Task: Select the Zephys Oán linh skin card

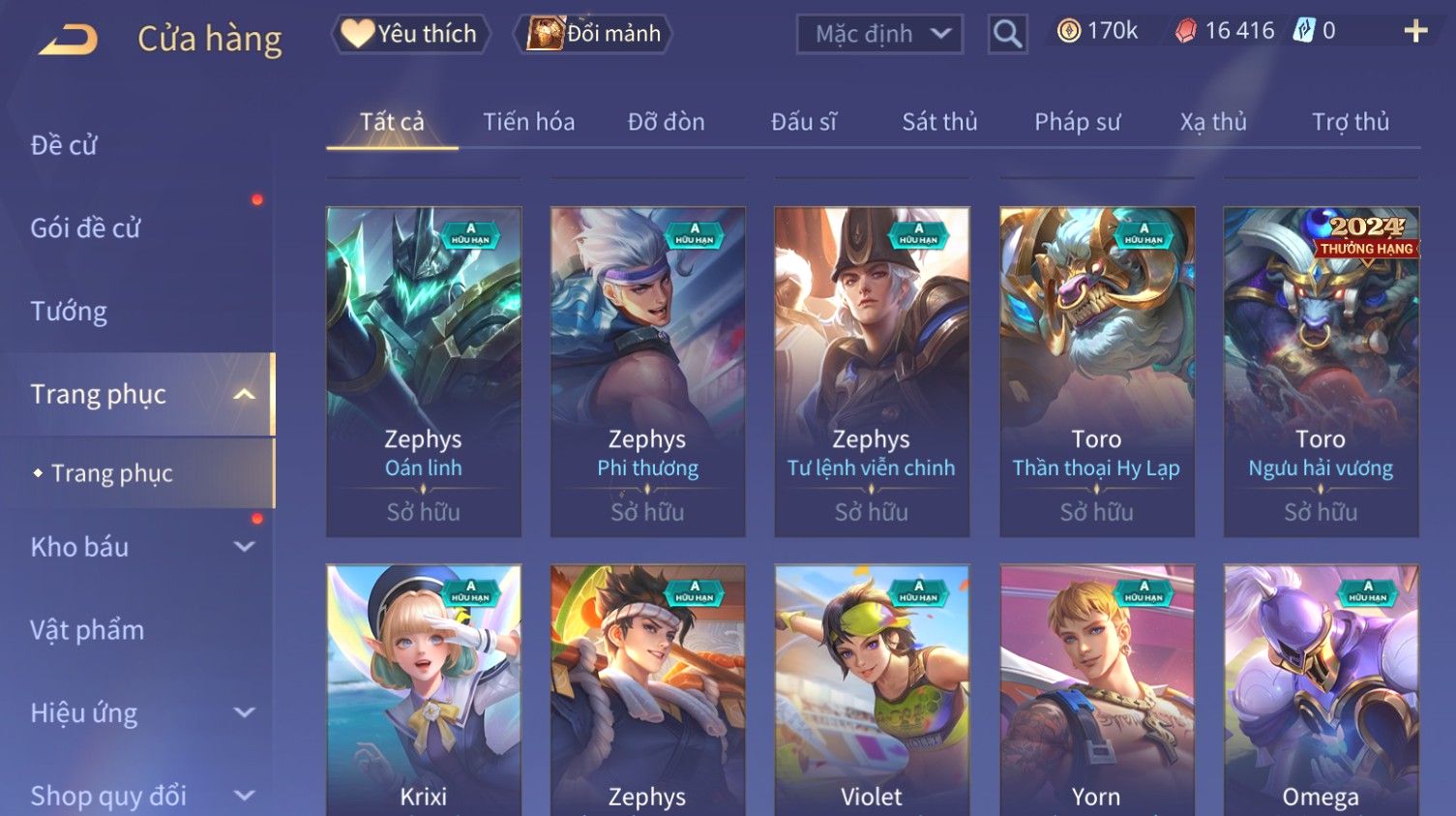Action: click(x=424, y=372)
